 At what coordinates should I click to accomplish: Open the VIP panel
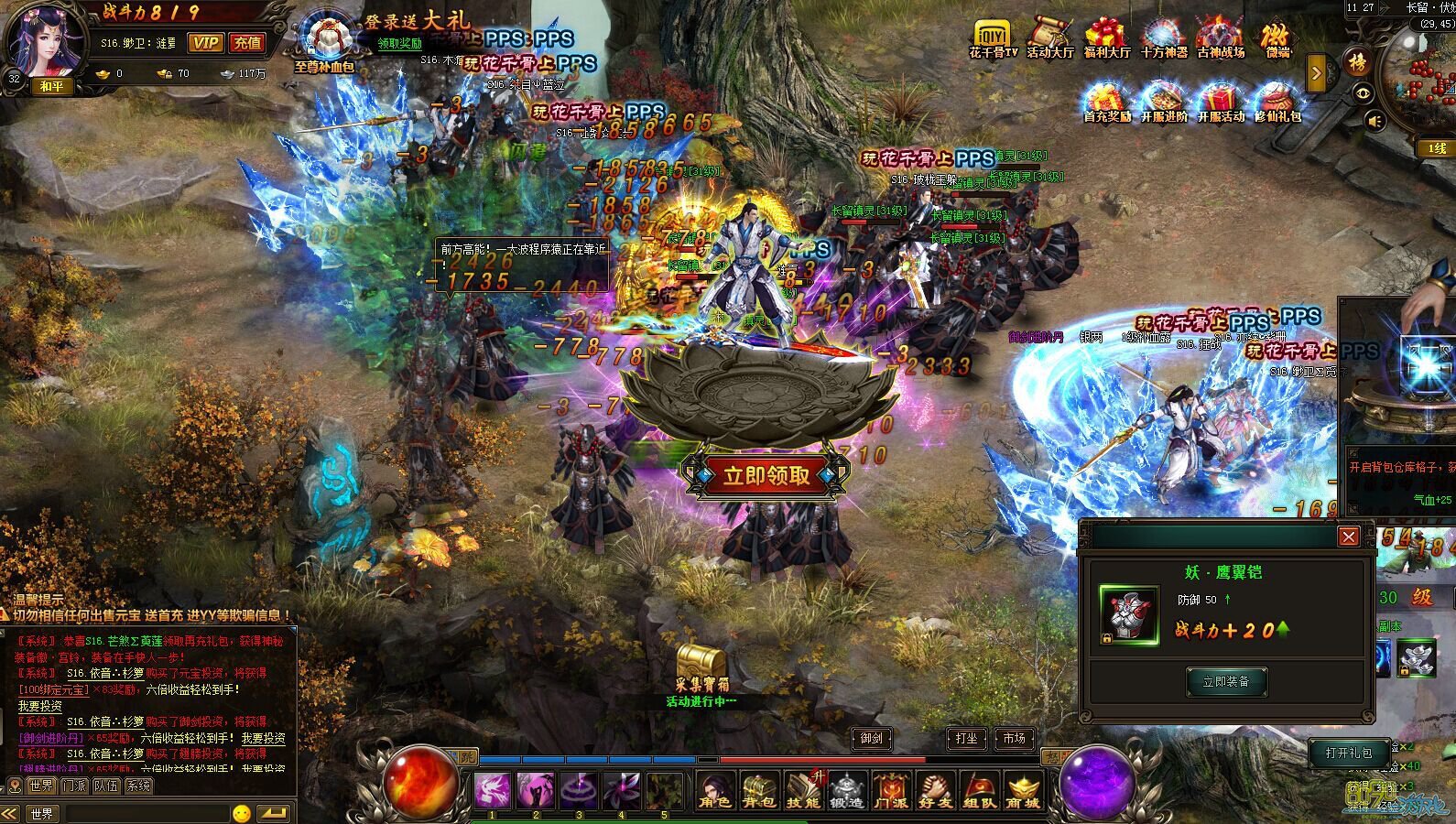coord(205,42)
